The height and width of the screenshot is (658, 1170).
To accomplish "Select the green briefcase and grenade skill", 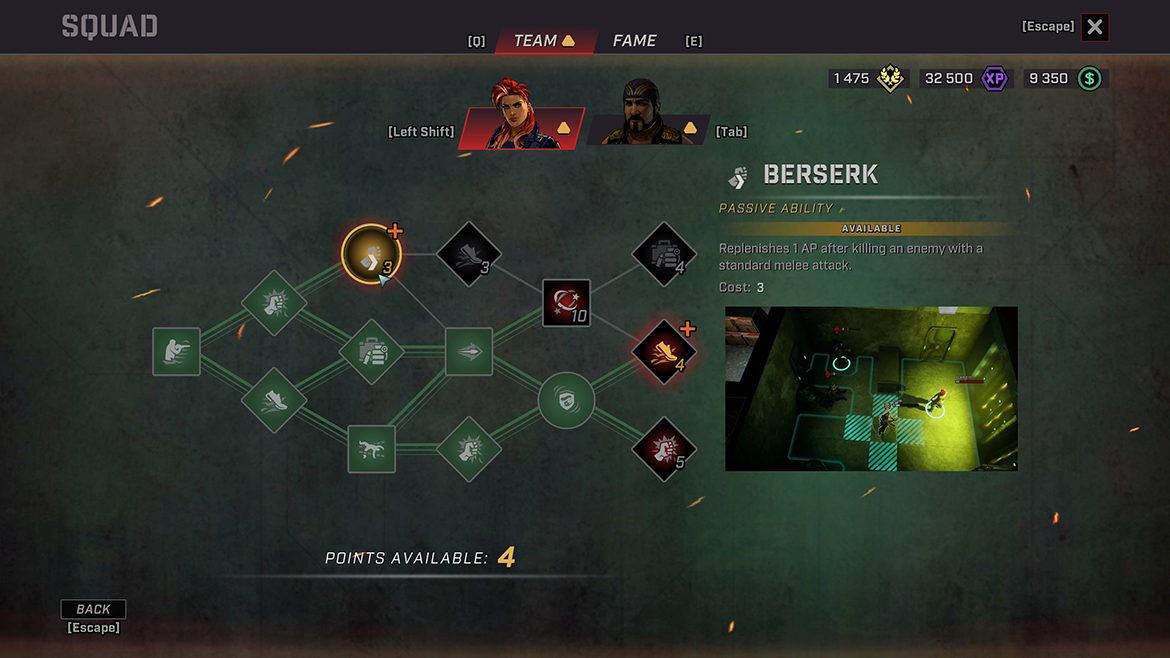I will coord(371,352).
